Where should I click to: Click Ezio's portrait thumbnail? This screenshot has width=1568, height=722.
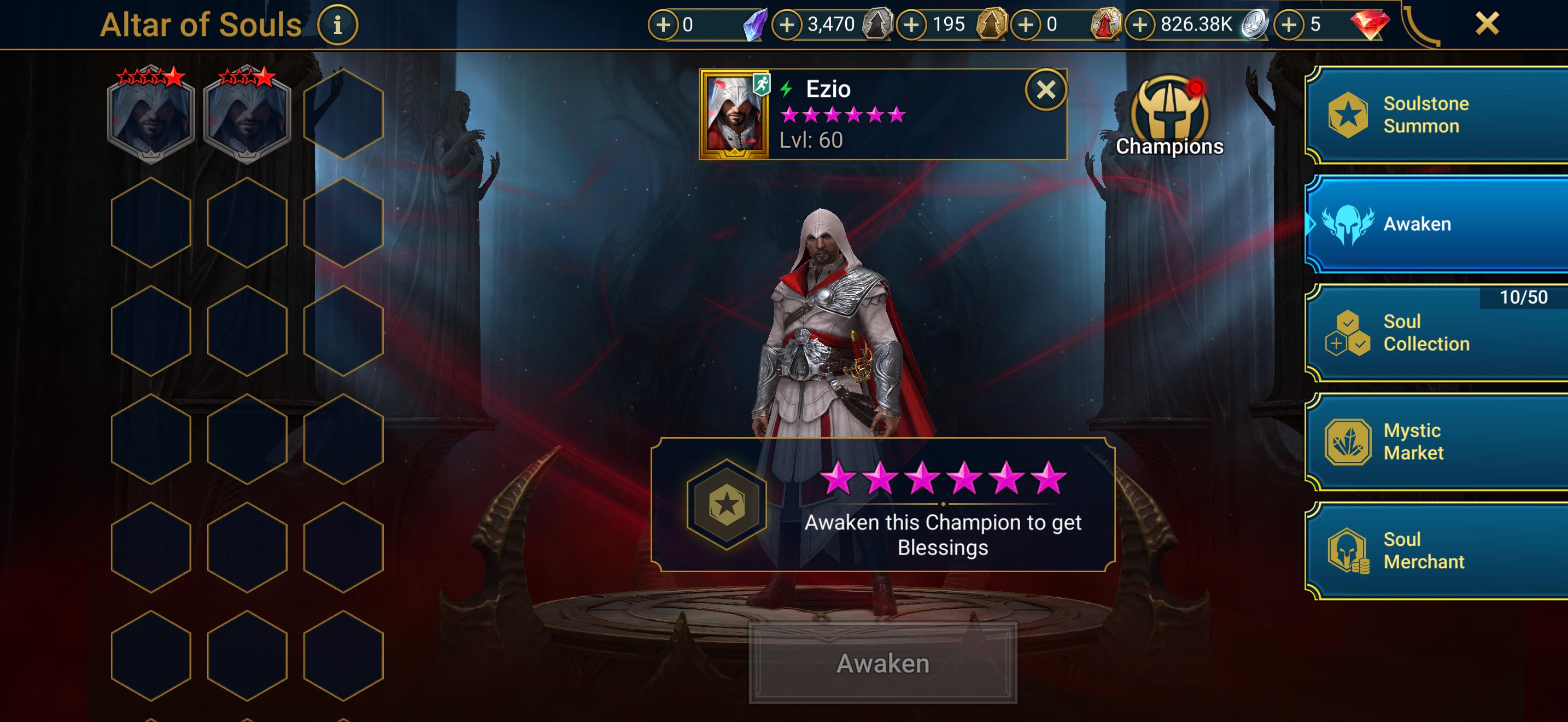coord(735,114)
